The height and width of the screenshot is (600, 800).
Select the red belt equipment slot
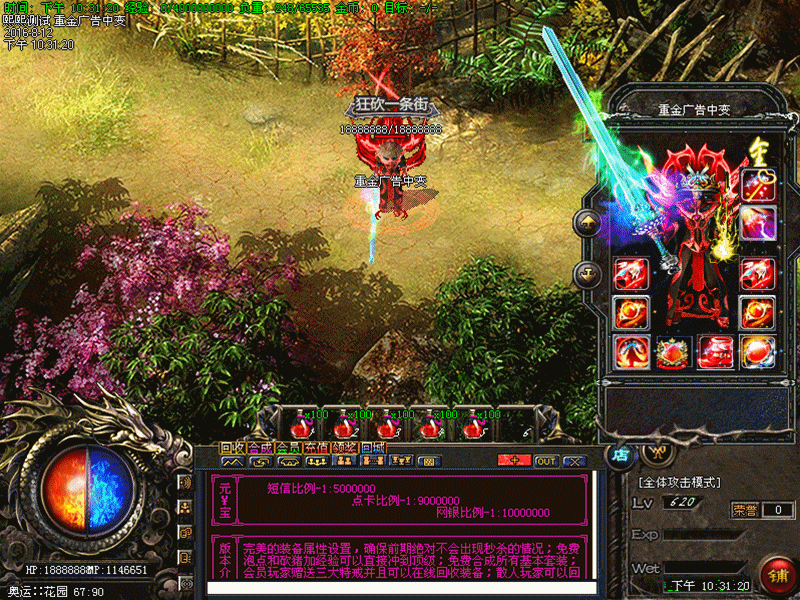click(715, 351)
